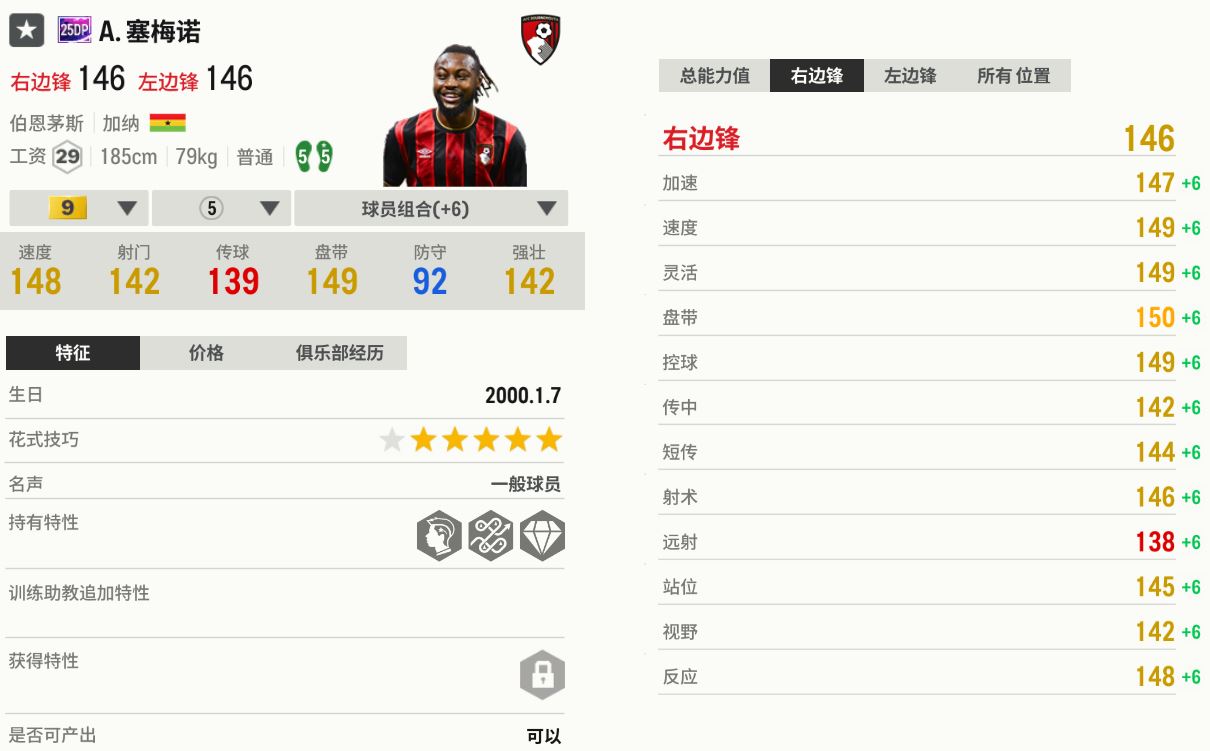1210x751 pixels.
Task: Switch to the 特征 tab
Action: tap(73, 353)
